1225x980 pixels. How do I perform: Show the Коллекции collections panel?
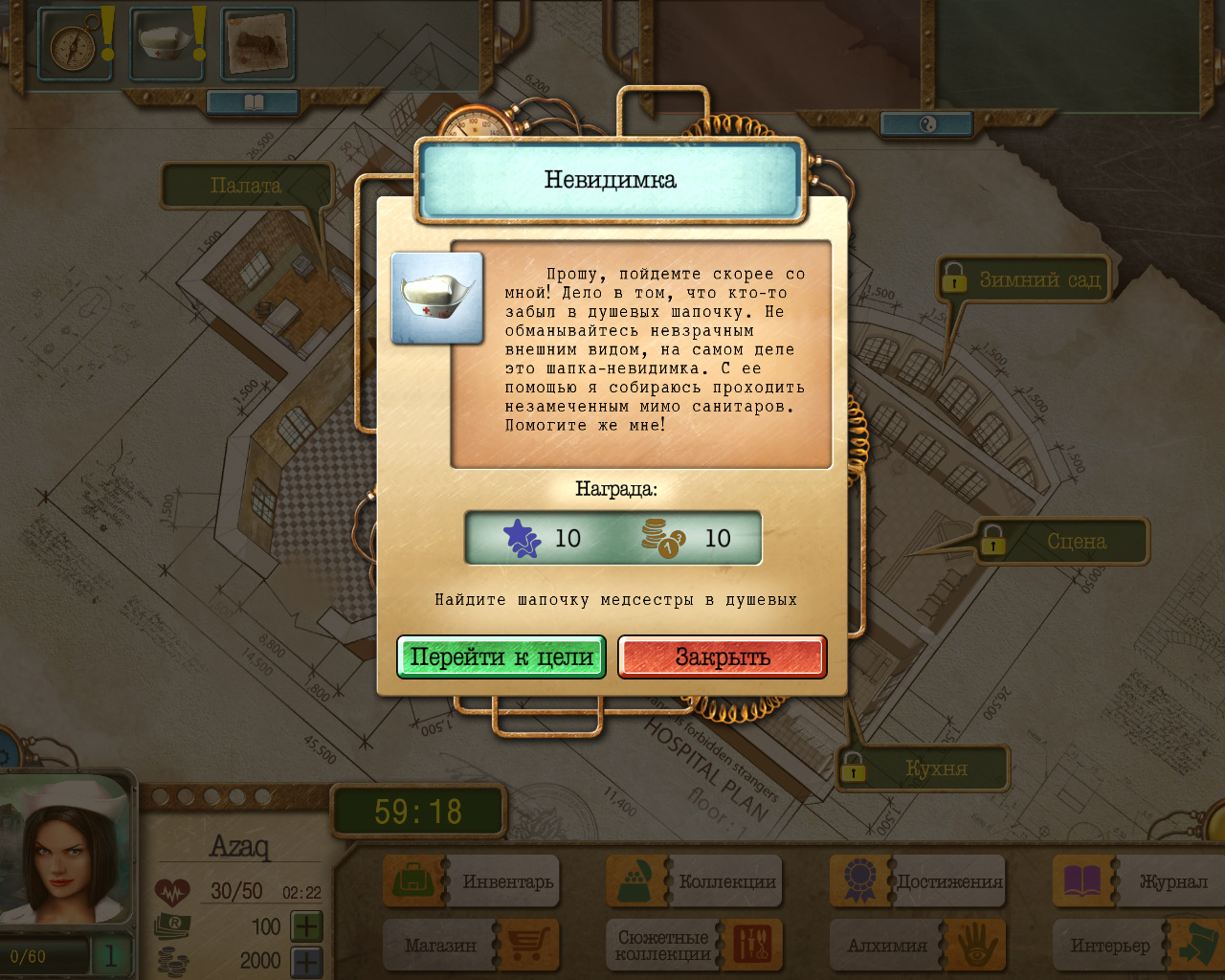pos(696,881)
